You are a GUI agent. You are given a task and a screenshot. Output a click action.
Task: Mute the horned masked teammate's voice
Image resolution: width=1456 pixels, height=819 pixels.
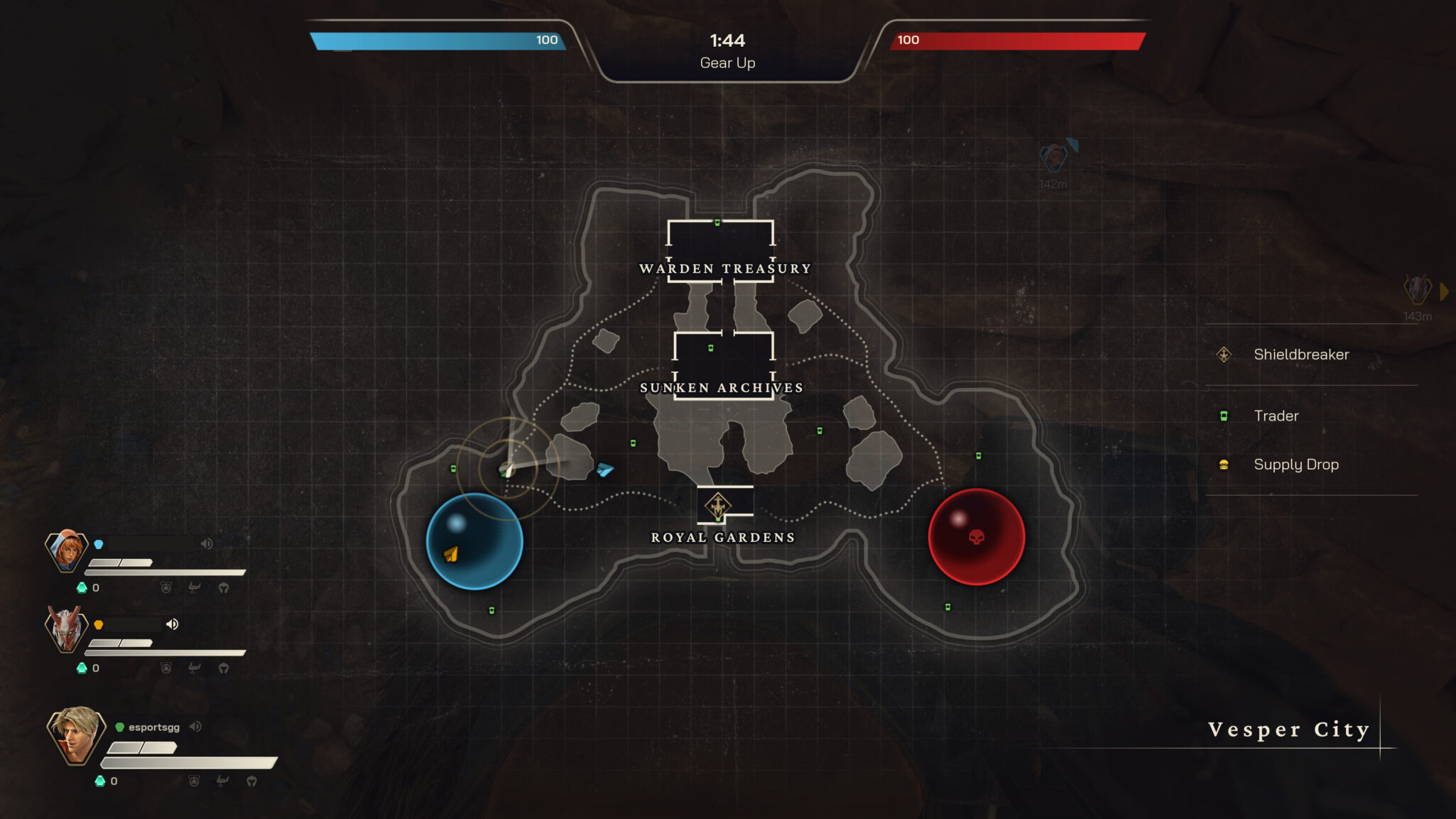click(x=172, y=624)
